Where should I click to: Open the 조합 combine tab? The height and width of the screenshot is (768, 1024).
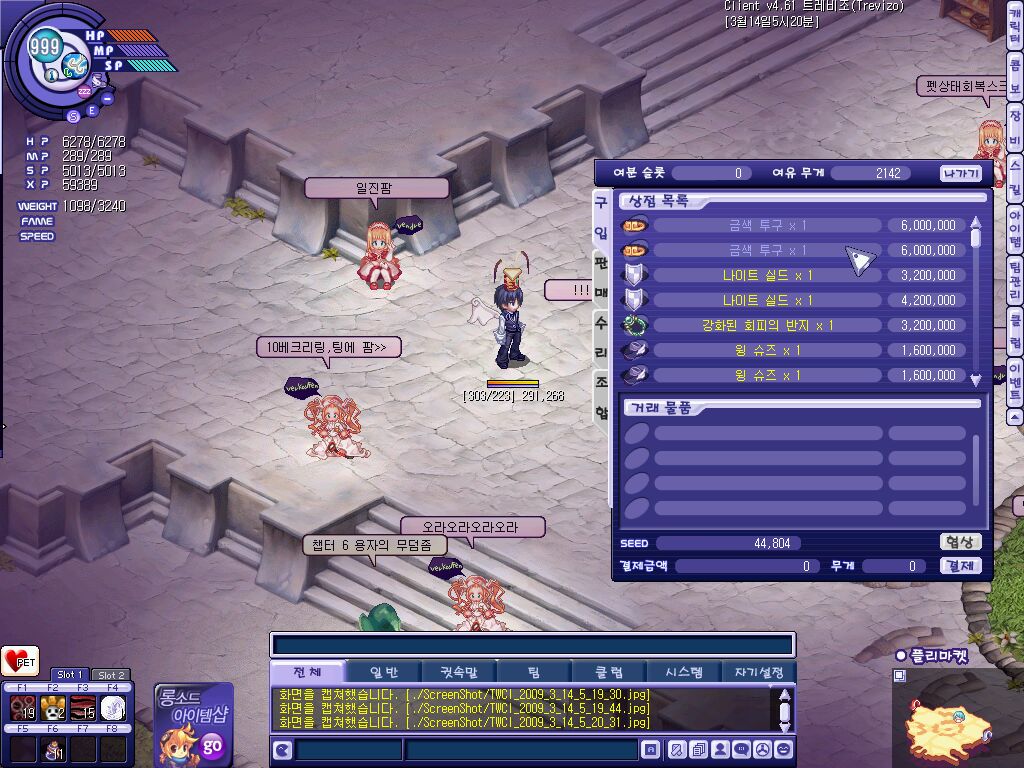[x=601, y=397]
